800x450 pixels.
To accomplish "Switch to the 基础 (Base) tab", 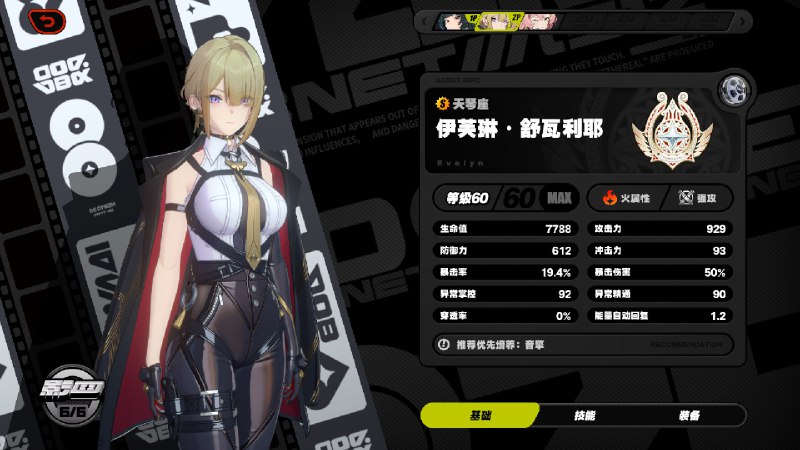I will coord(479,415).
